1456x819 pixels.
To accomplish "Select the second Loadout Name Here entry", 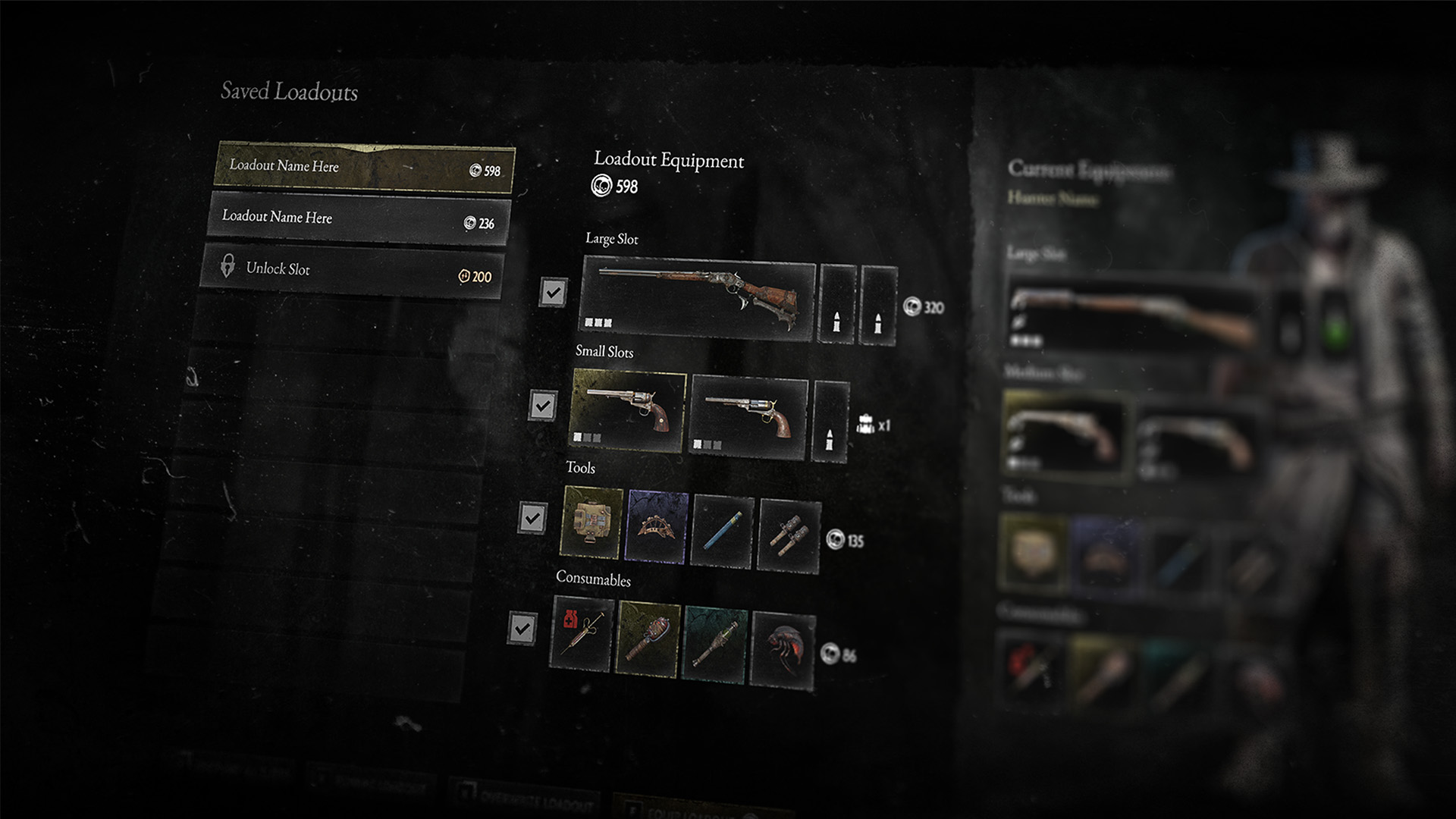I will pos(357,221).
